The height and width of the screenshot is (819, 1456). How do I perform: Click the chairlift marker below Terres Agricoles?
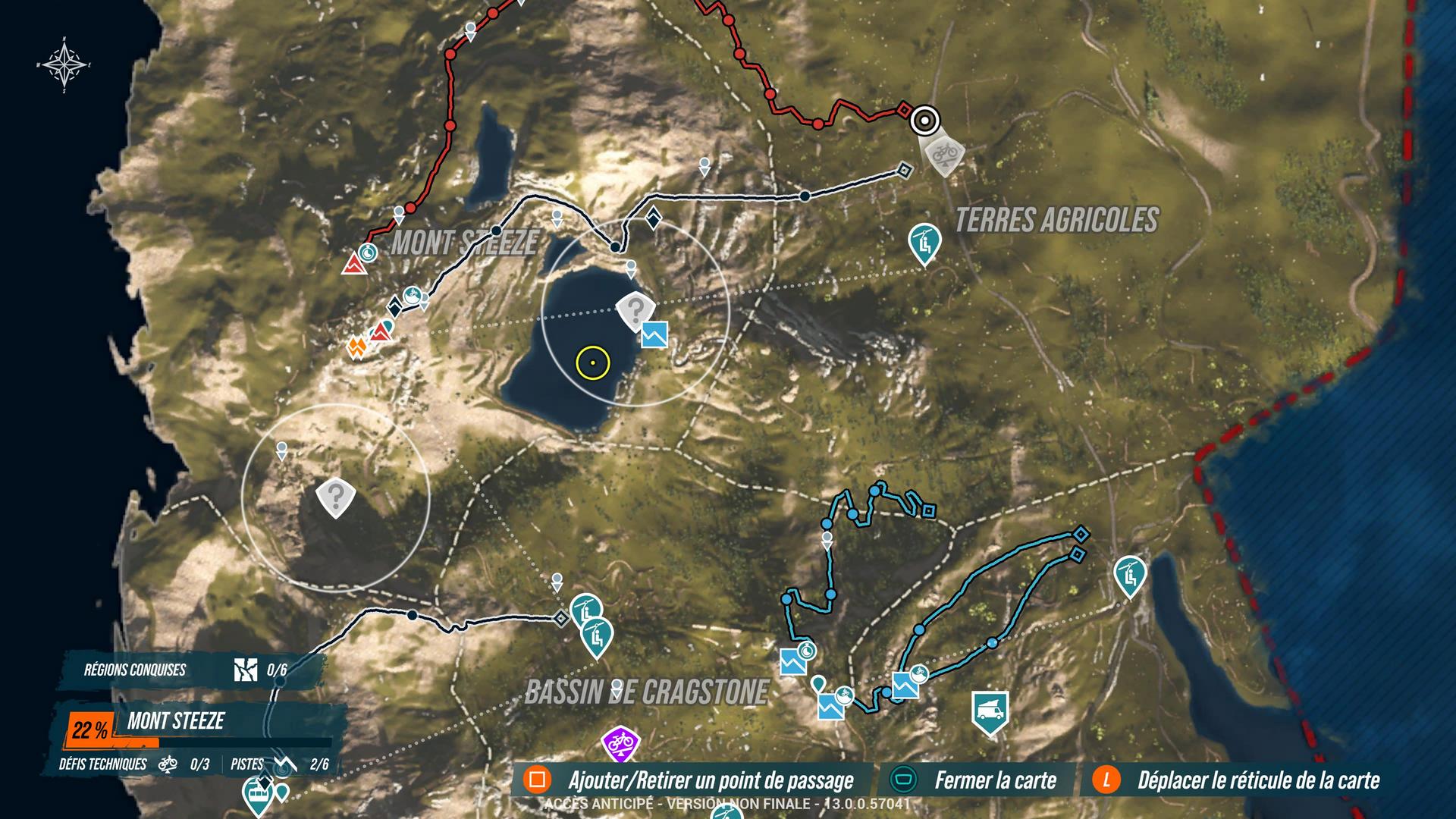click(924, 243)
